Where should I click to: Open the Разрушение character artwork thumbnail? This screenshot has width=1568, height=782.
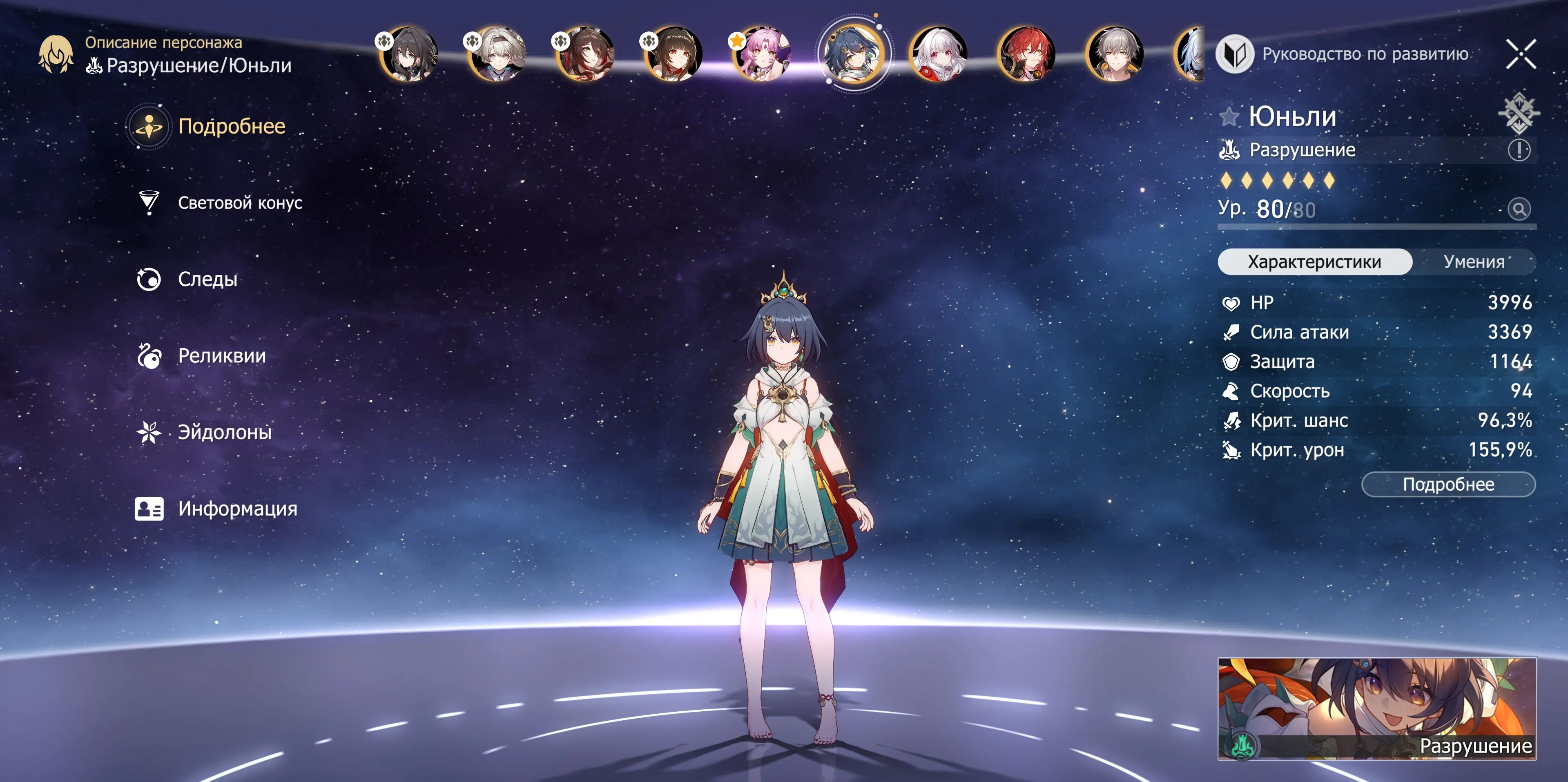coord(1376,708)
